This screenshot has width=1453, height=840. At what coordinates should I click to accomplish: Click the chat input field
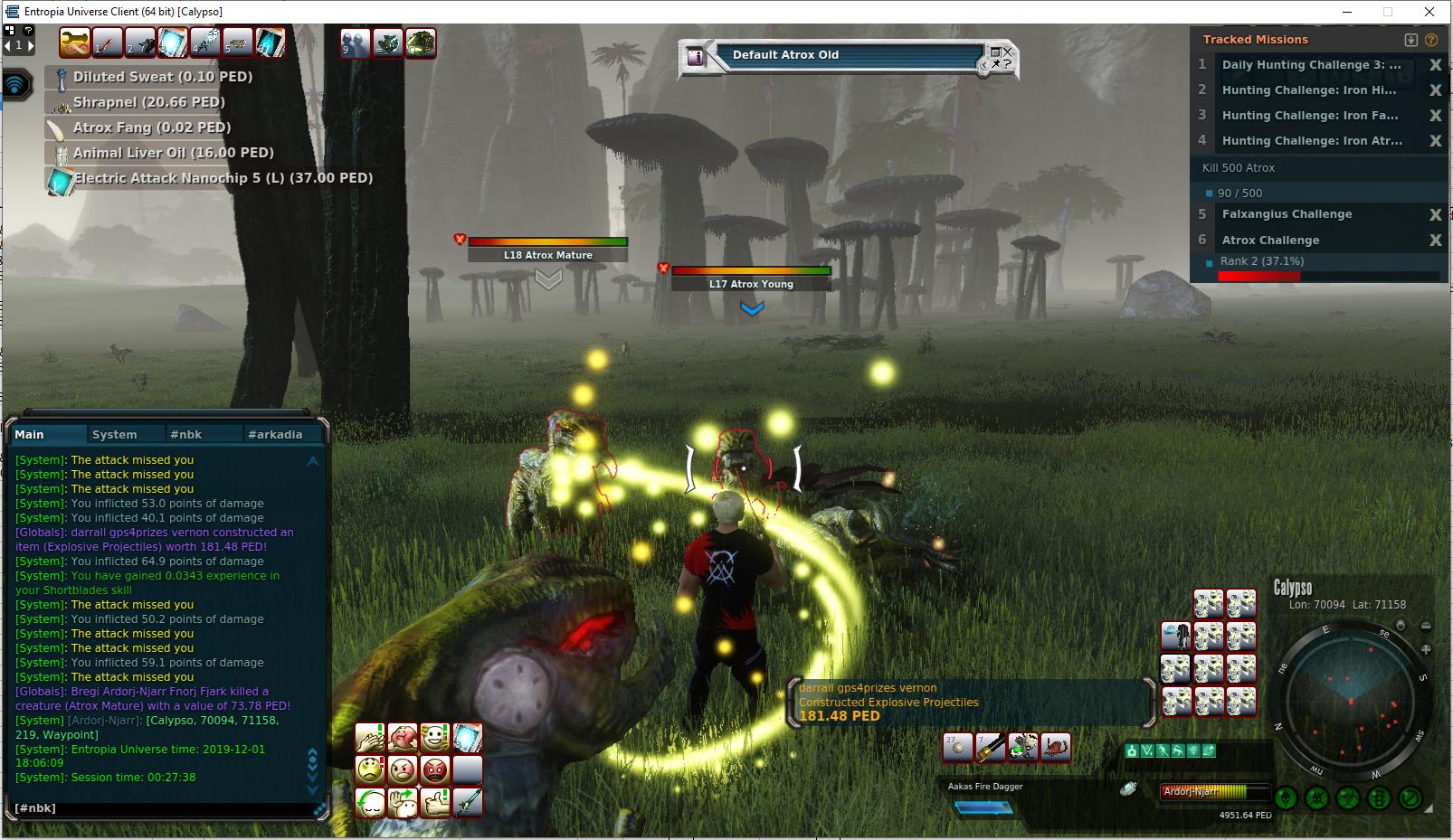(x=163, y=807)
